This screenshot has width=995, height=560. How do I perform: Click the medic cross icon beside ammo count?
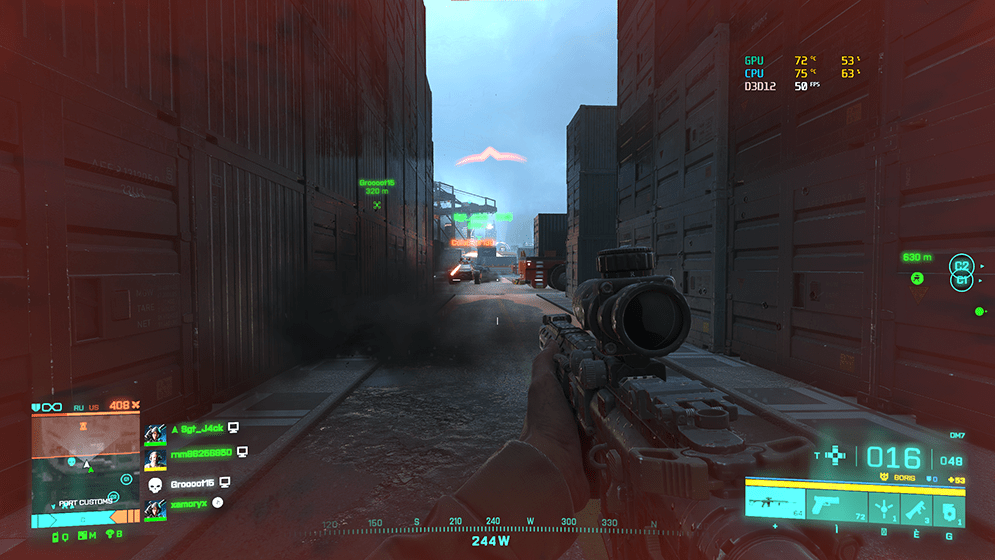click(837, 455)
